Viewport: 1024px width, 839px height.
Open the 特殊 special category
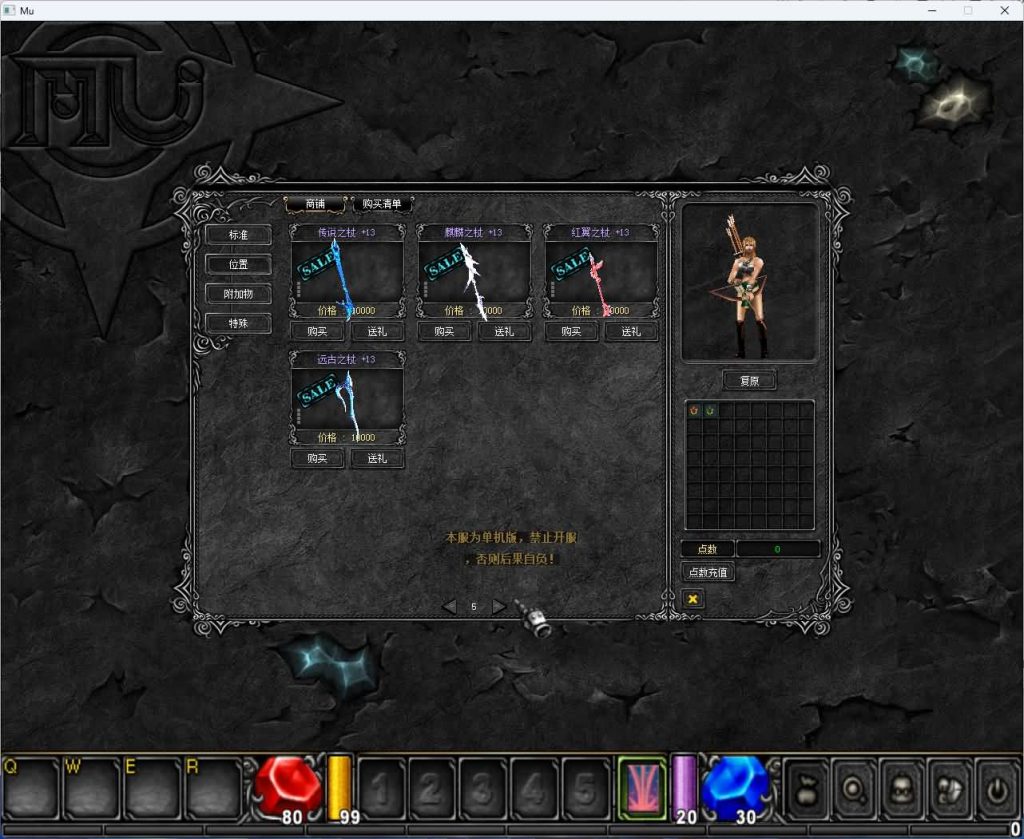click(x=238, y=323)
